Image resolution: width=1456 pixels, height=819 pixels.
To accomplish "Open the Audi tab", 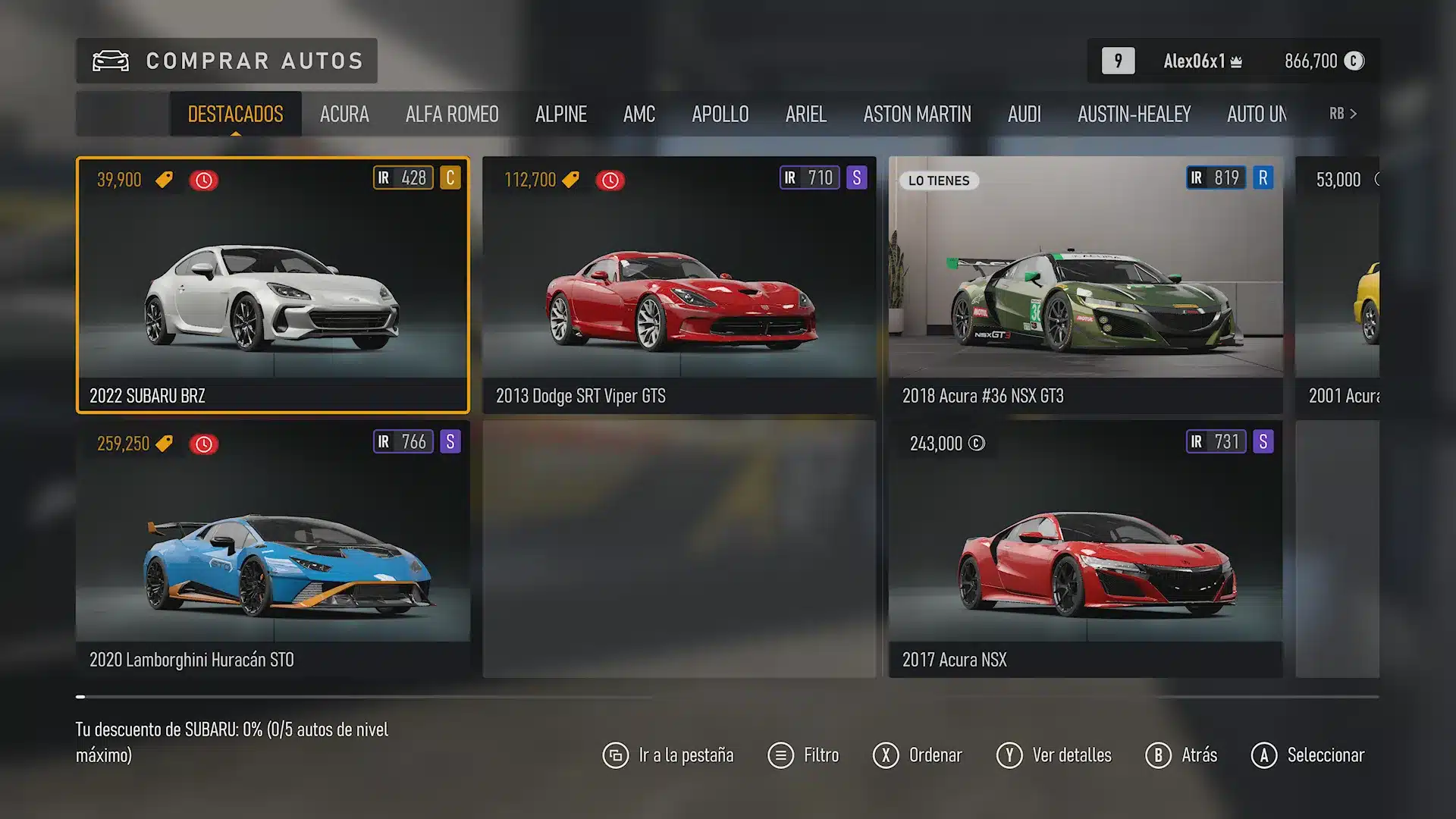I will pyautogui.click(x=1025, y=114).
